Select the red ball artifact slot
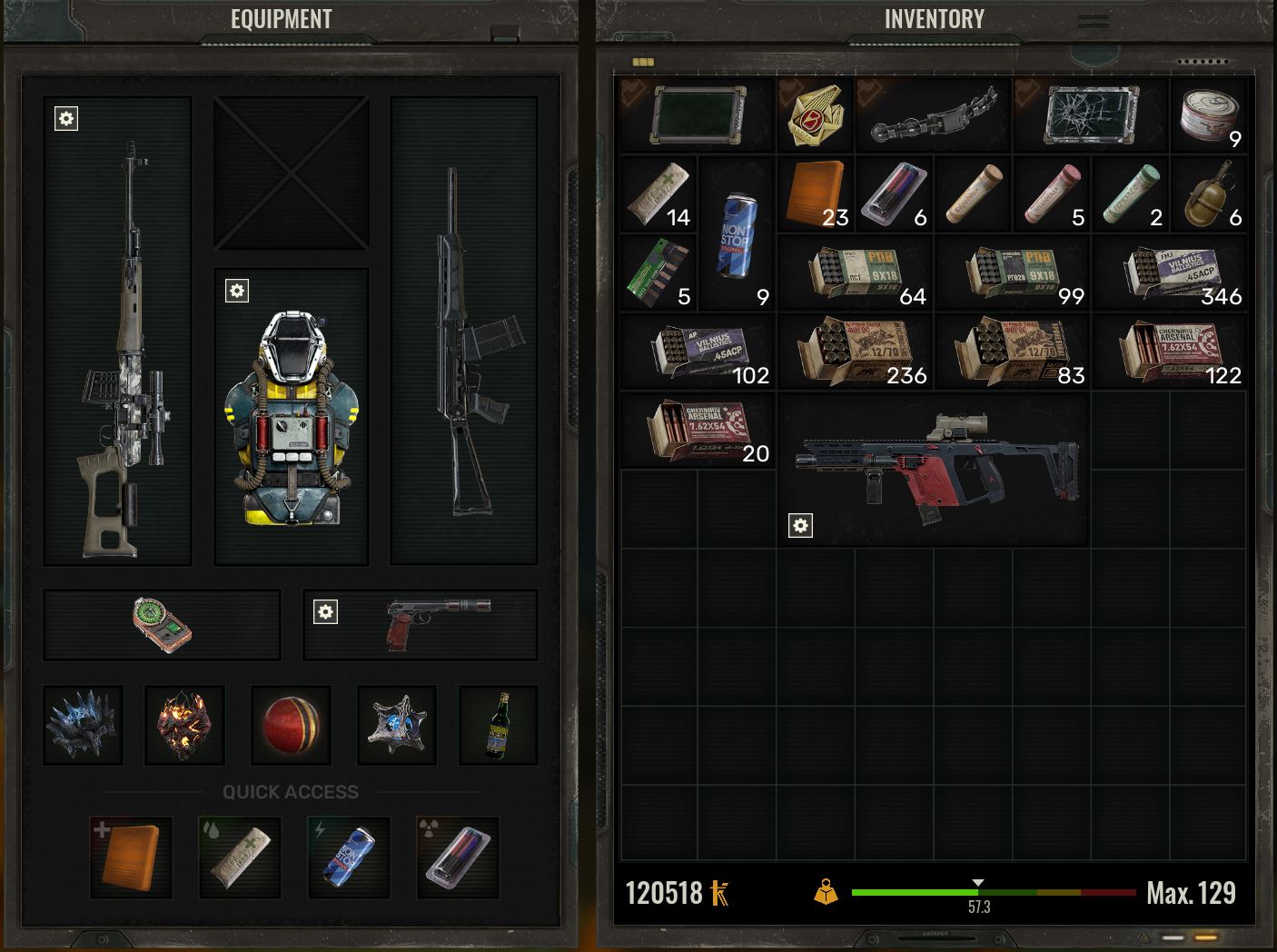The height and width of the screenshot is (952, 1277). pyautogui.click(x=291, y=725)
